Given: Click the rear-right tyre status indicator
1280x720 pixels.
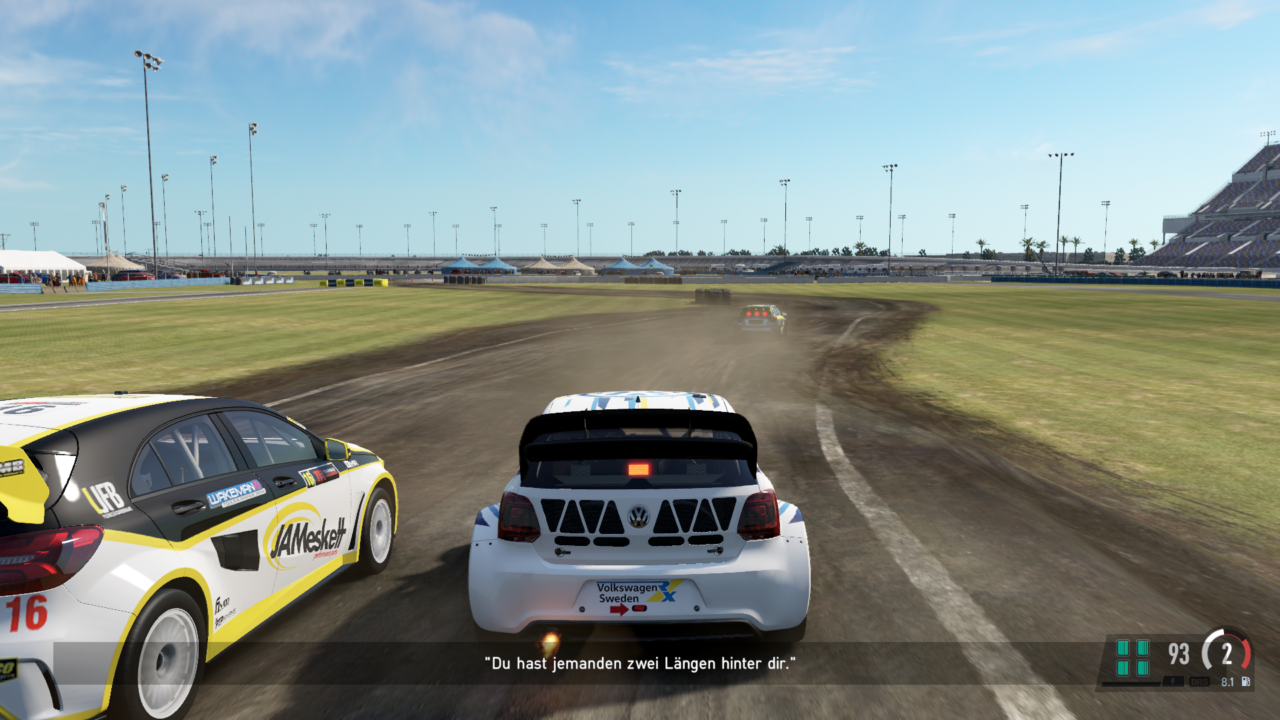Looking at the screenshot, I should [1143, 669].
